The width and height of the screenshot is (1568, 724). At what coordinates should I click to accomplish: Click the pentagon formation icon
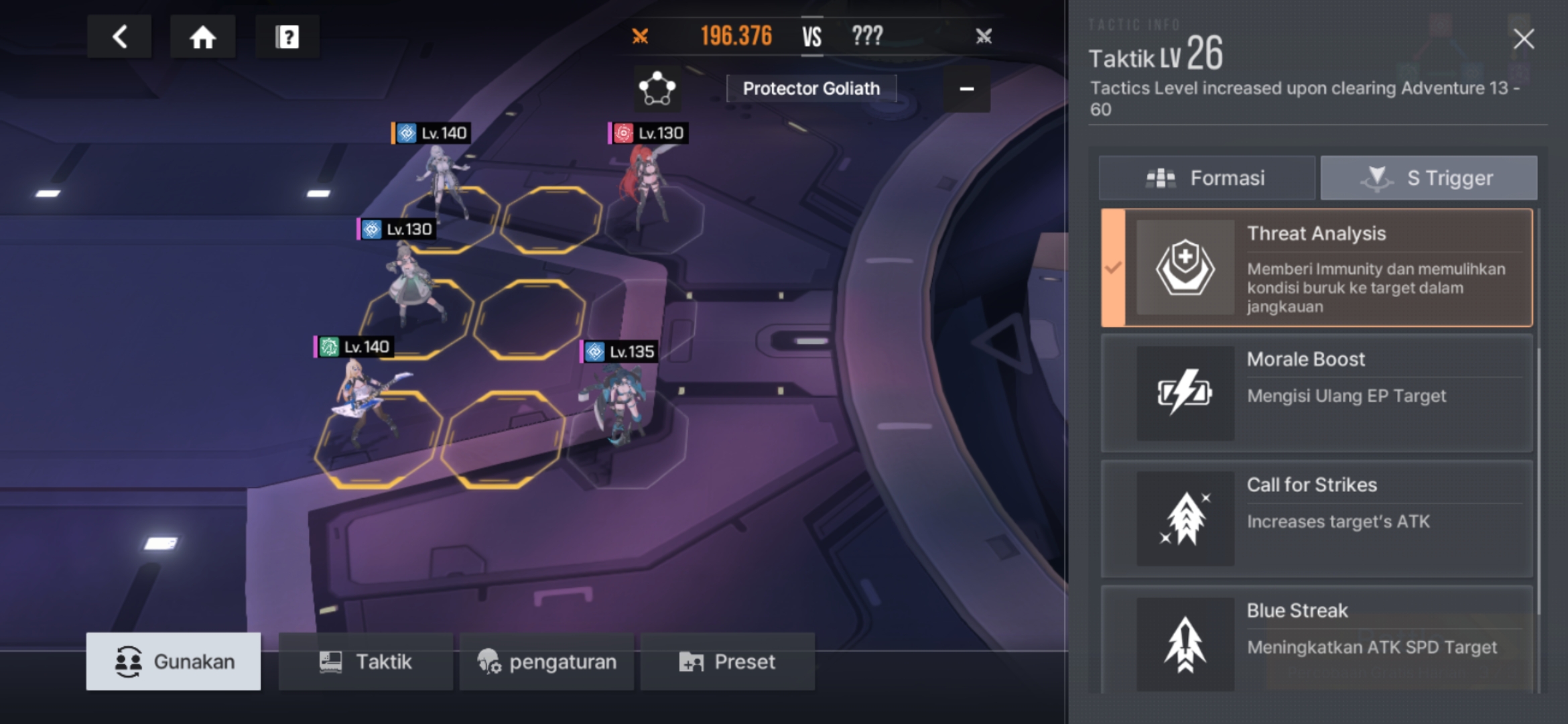point(657,88)
